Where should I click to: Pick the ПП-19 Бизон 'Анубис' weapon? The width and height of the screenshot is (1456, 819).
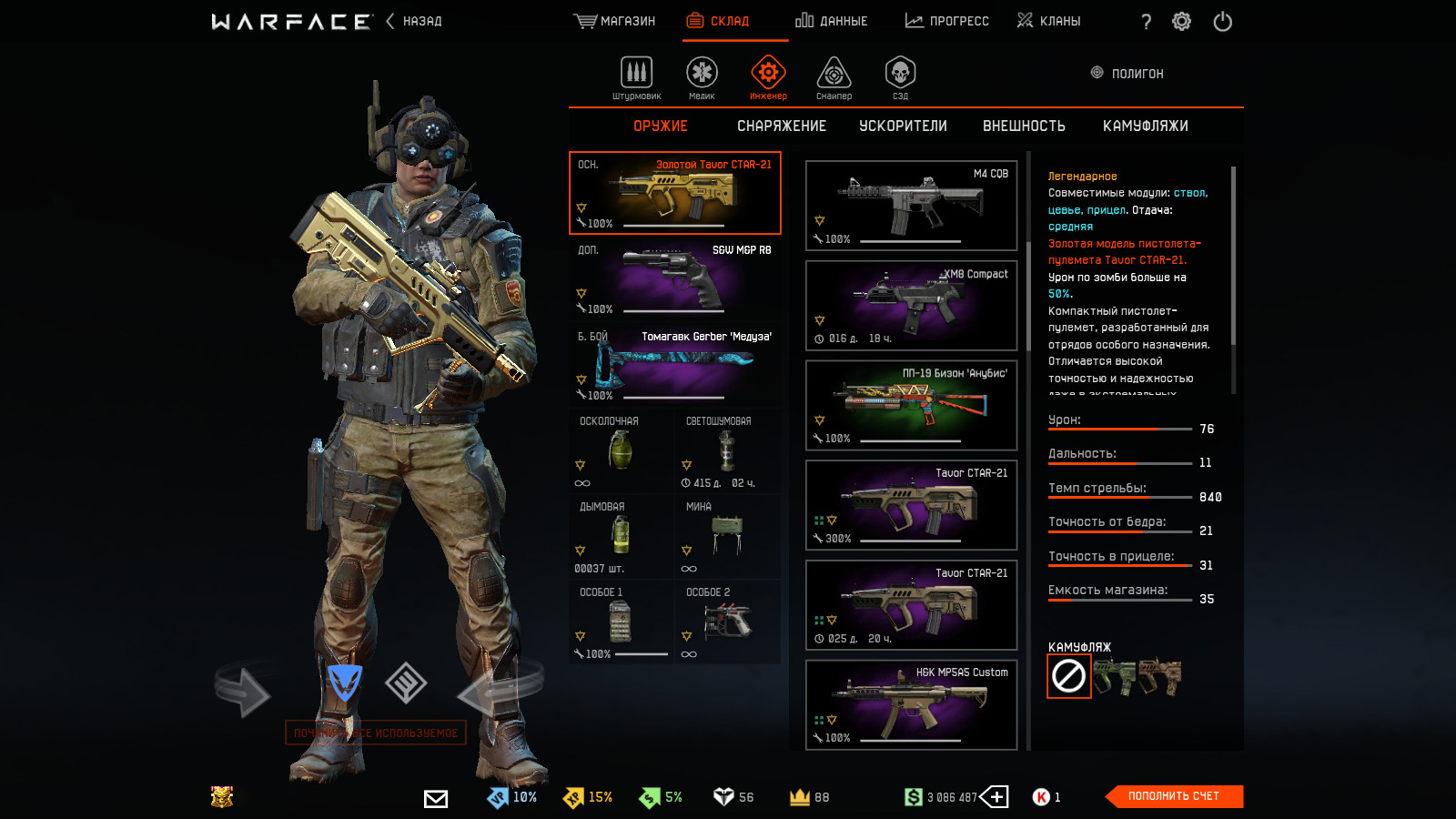click(x=911, y=405)
